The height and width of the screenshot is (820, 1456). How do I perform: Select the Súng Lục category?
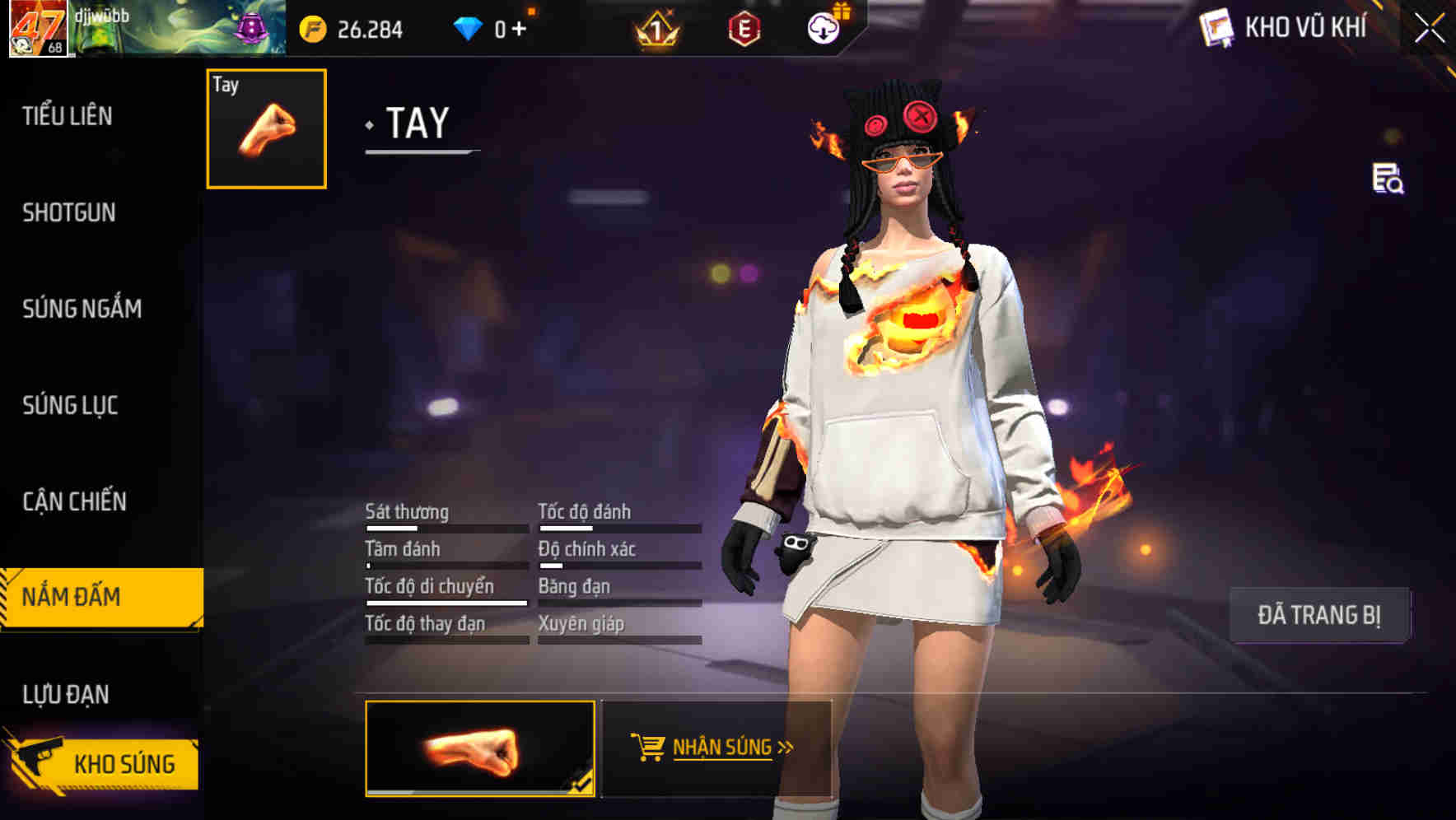tap(69, 405)
